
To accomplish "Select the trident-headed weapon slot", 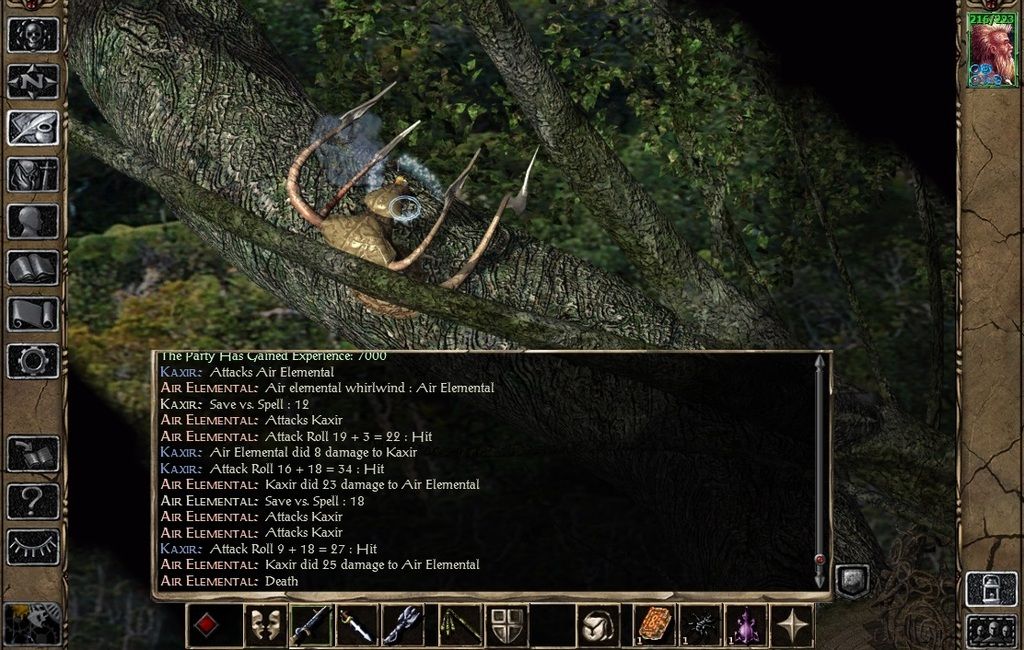I will pyautogui.click(x=403, y=626).
